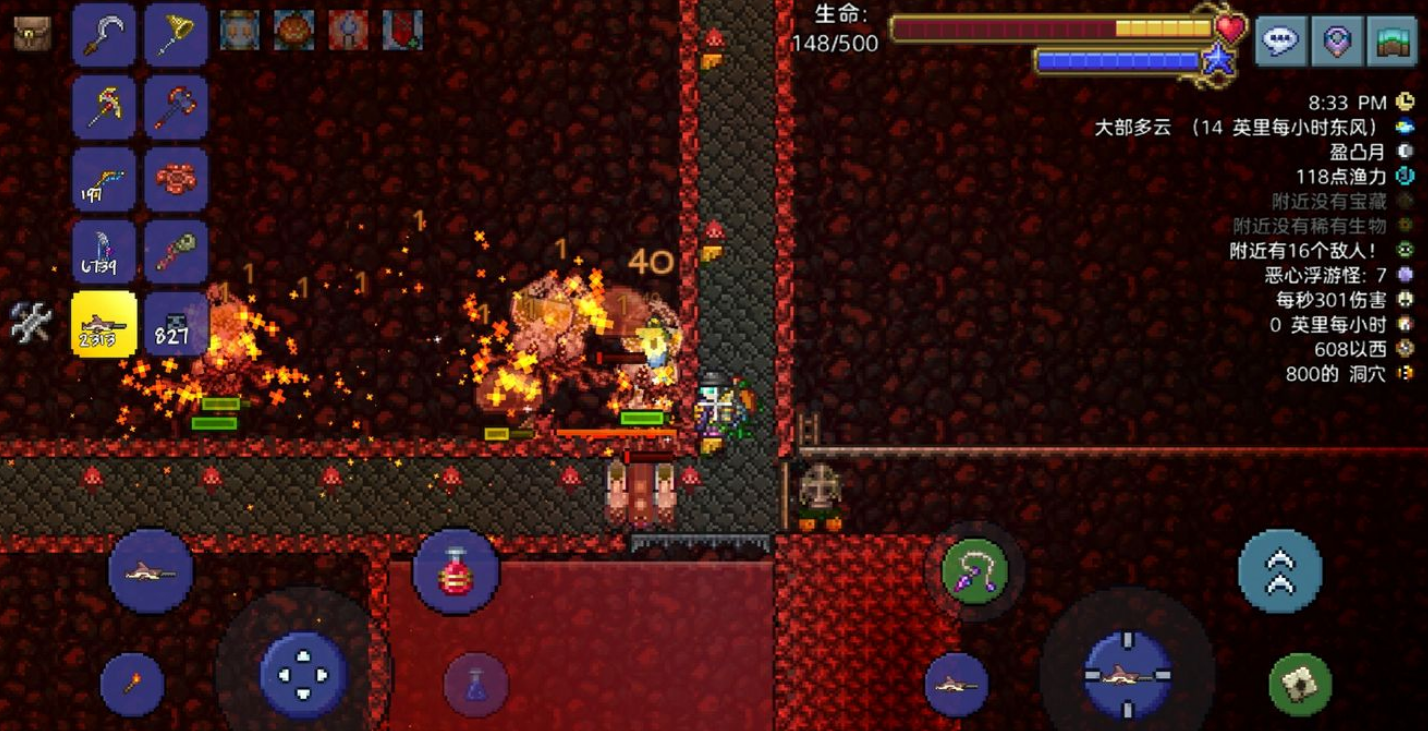
Task: Tap the highlighted gun slot with 2313
Action: pyautogui.click(x=104, y=323)
